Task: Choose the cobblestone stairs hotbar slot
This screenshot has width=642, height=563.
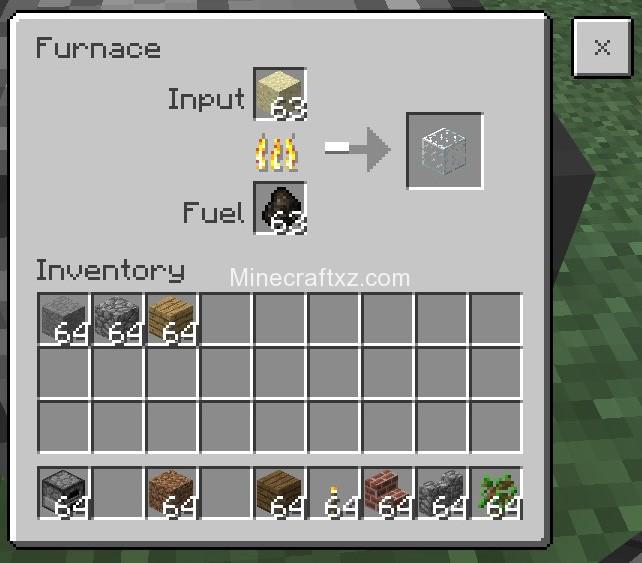Action: 443,493
